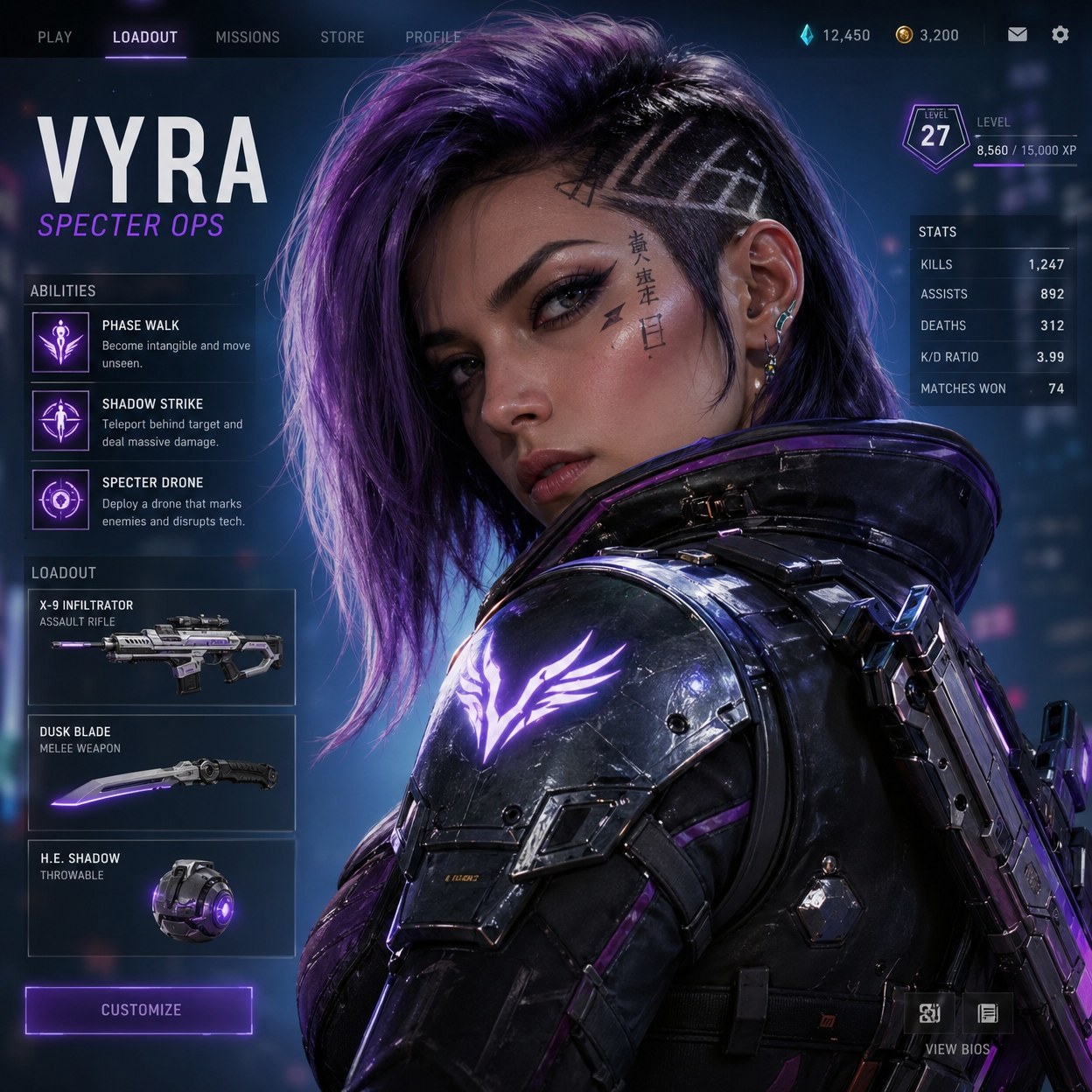Click the level 27 badge

tap(935, 136)
